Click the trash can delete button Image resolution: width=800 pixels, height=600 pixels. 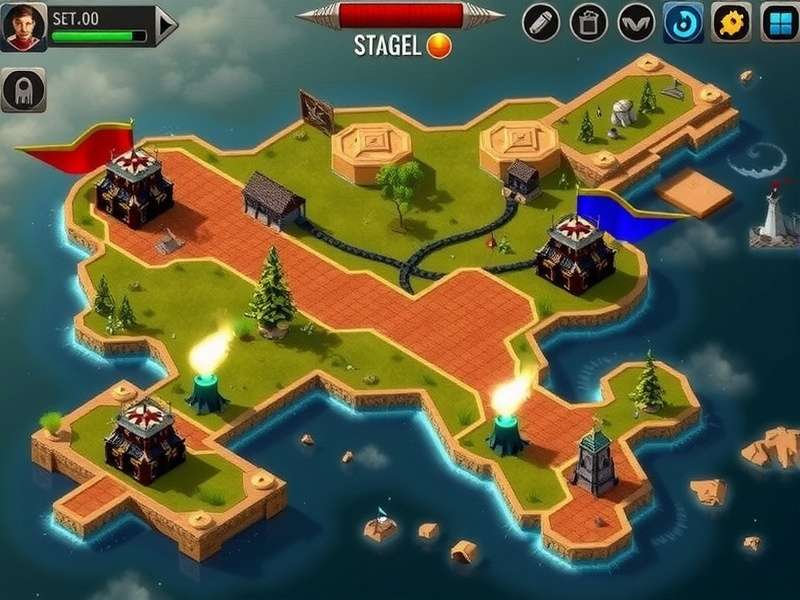click(588, 22)
